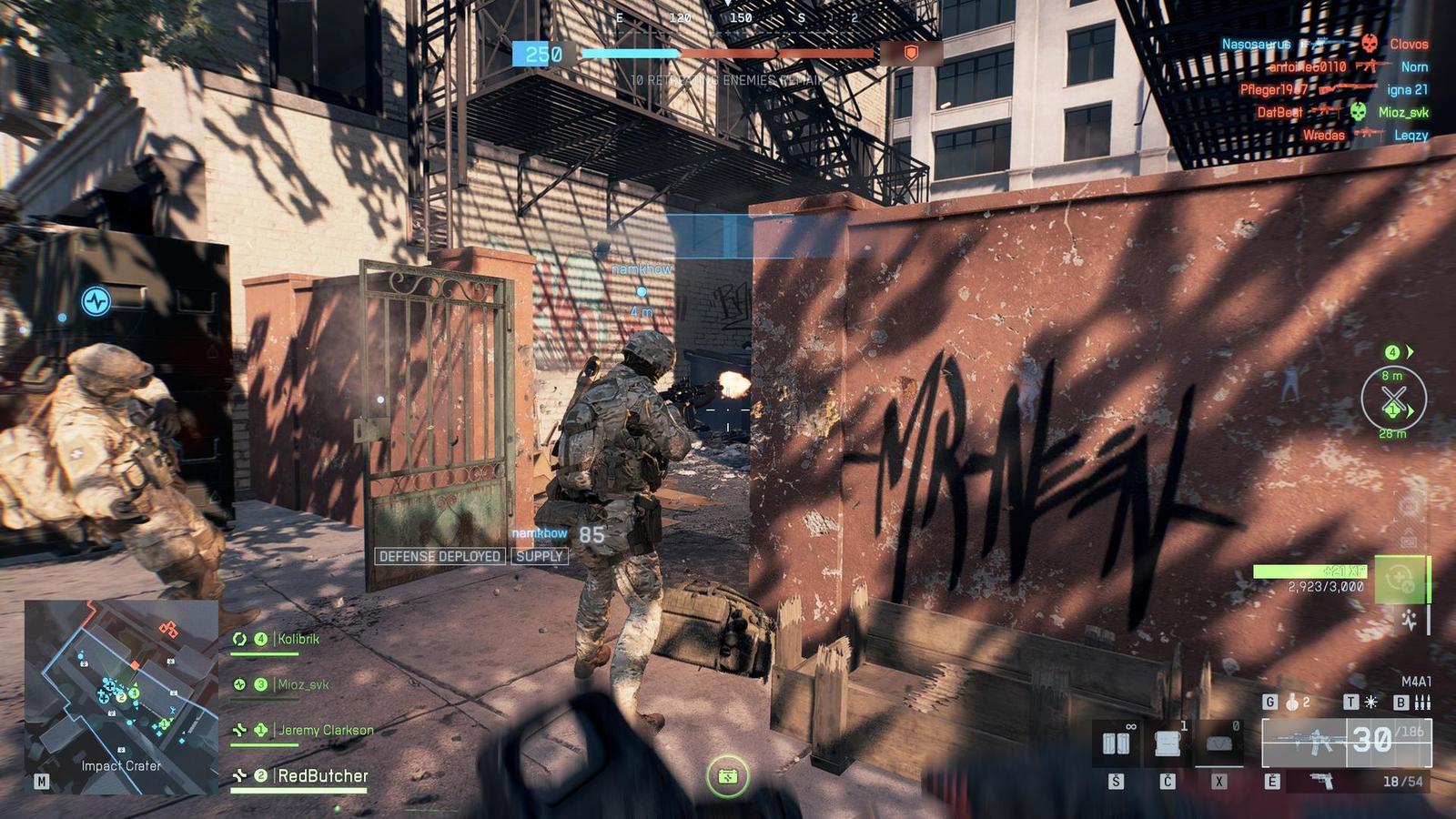Image resolution: width=1456 pixels, height=819 pixels.
Task: Click the M4A1 rifle icon in weapon panel
Action: [x=1310, y=740]
